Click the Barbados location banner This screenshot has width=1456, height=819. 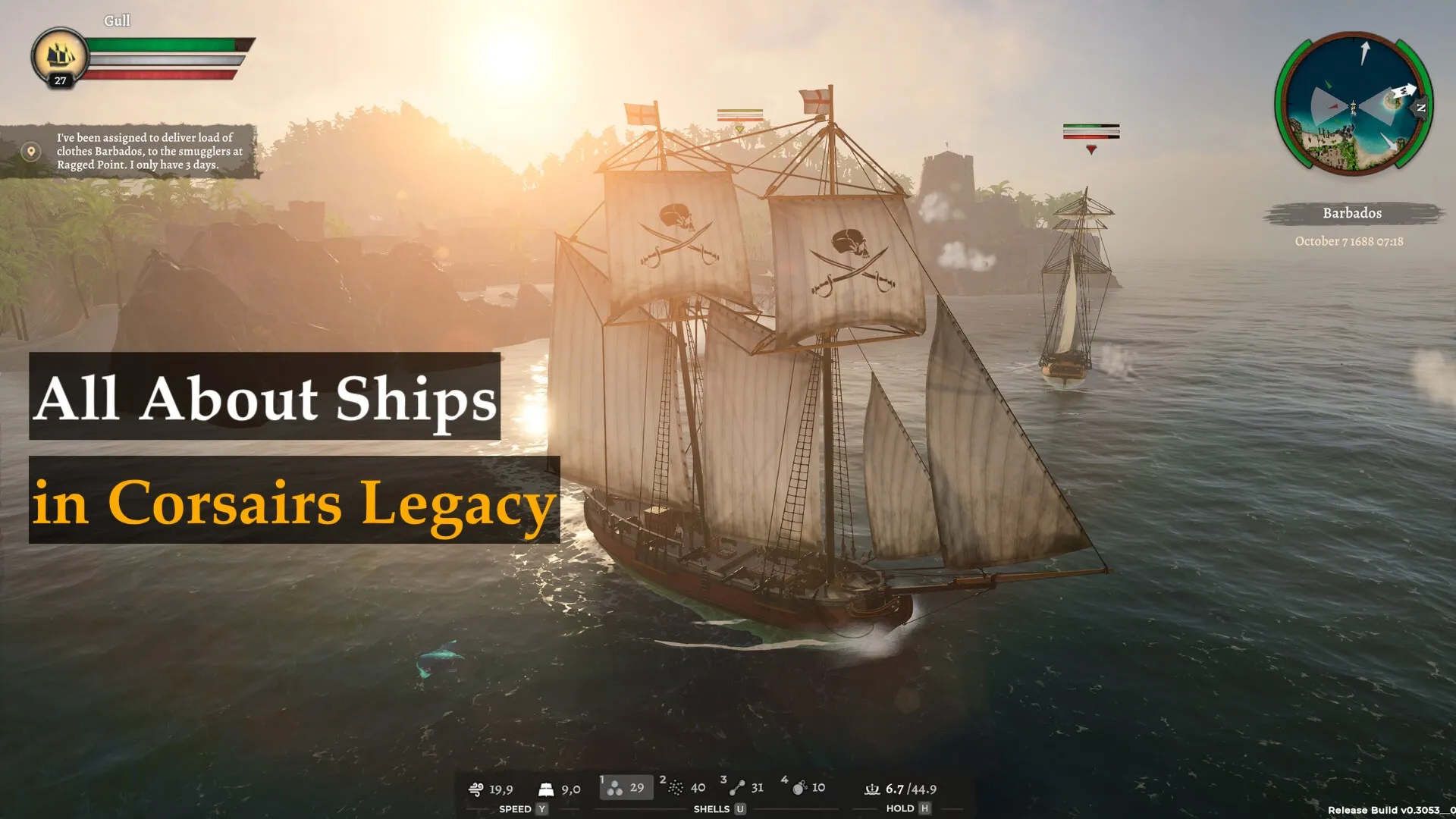coord(1354,213)
